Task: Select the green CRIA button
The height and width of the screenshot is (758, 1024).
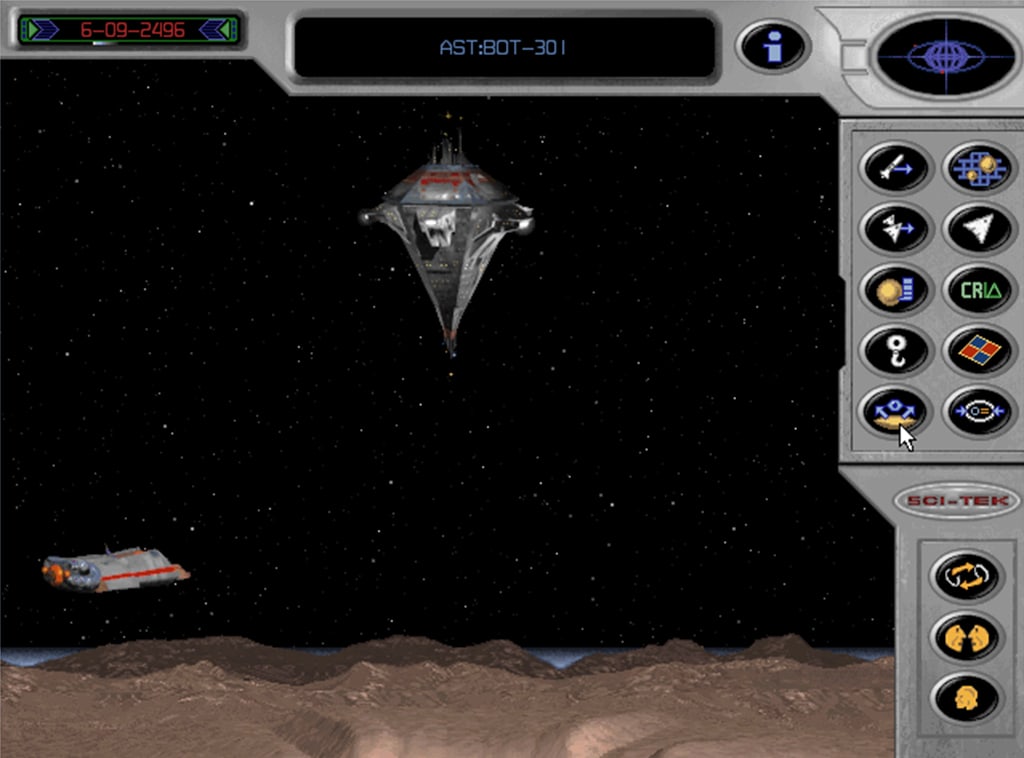Action: (979, 290)
